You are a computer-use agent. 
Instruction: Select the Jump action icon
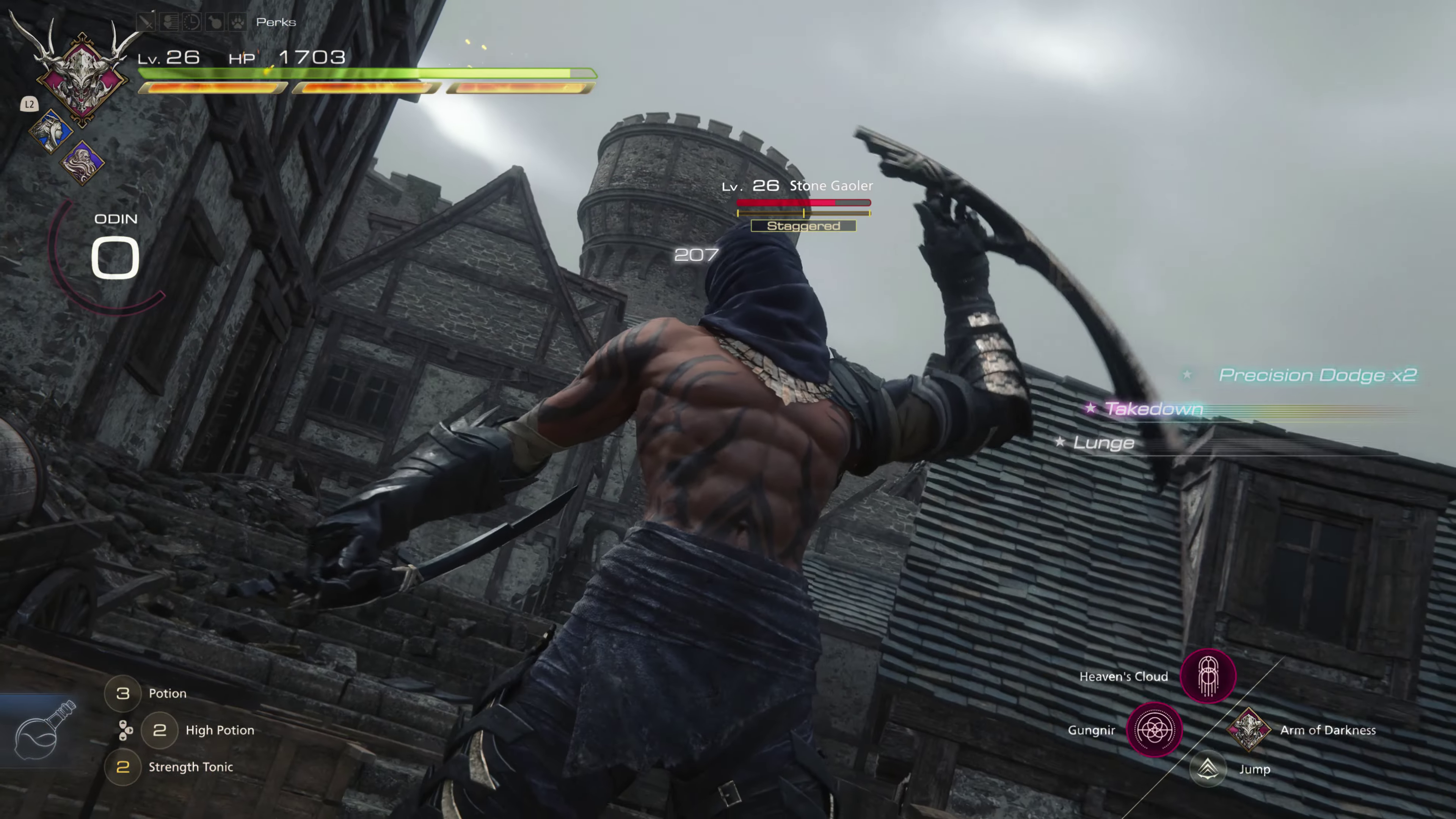coord(1208,769)
